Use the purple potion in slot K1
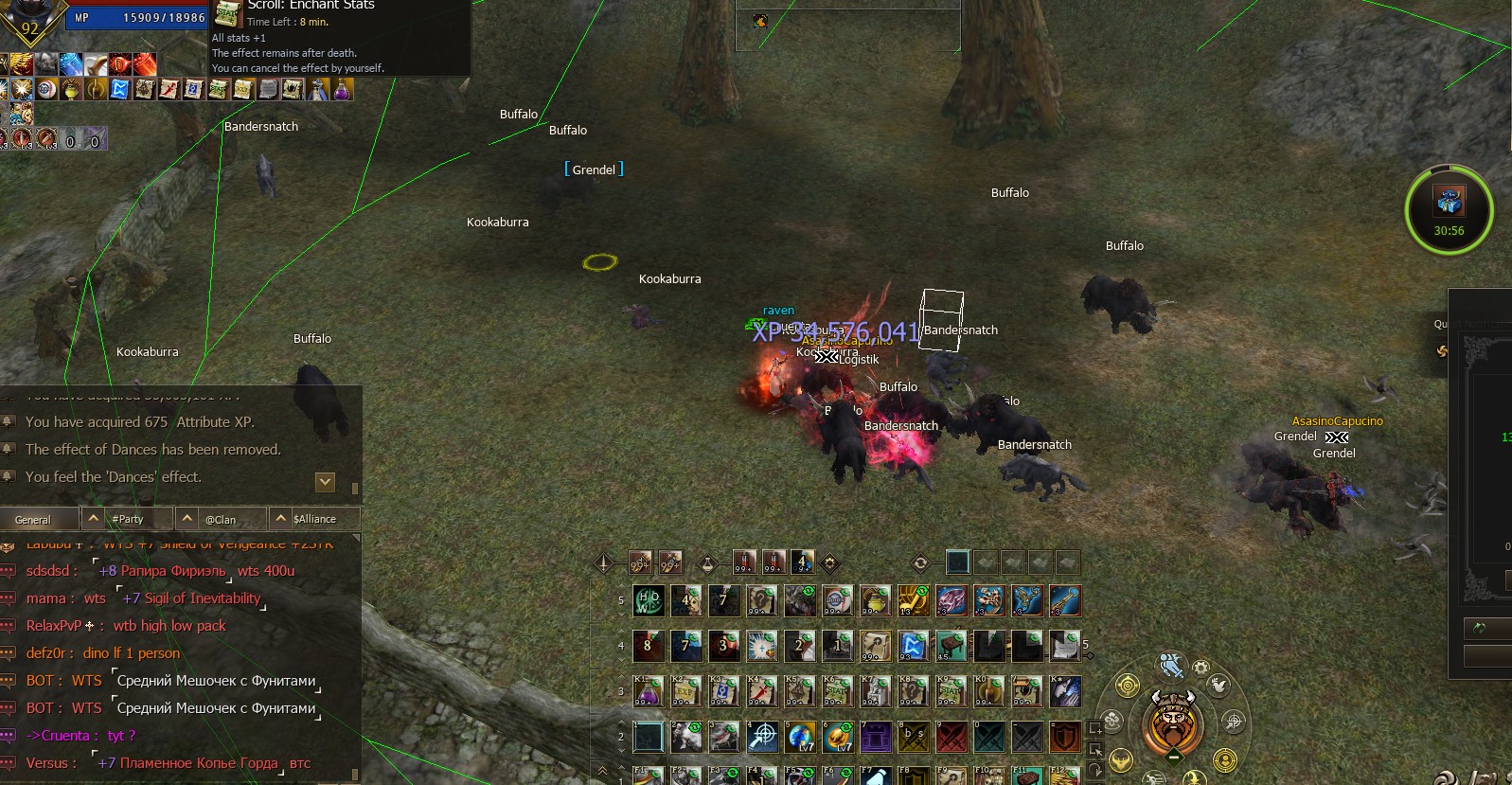The height and width of the screenshot is (785, 1512). (649, 691)
